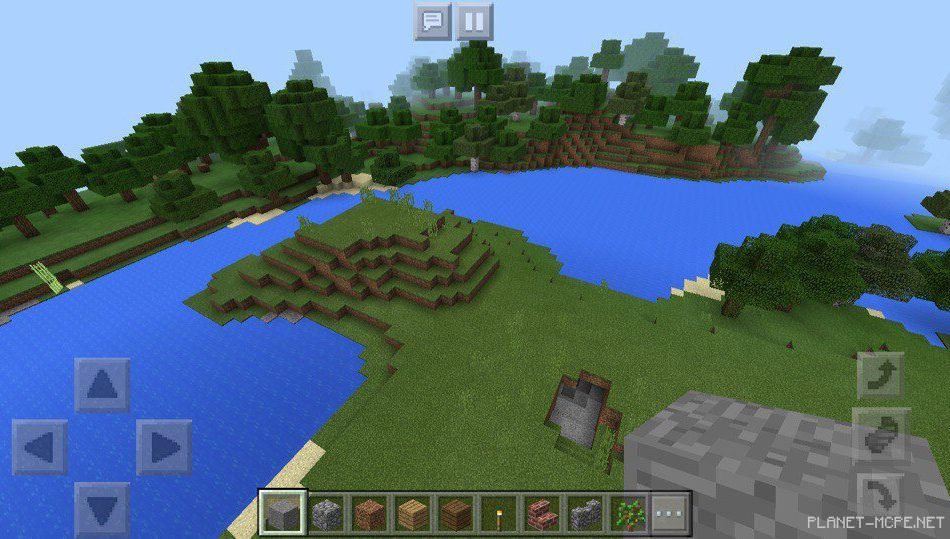Pick the cobblestone wall slot
This screenshot has width=950, height=539.
[x=585, y=514]
